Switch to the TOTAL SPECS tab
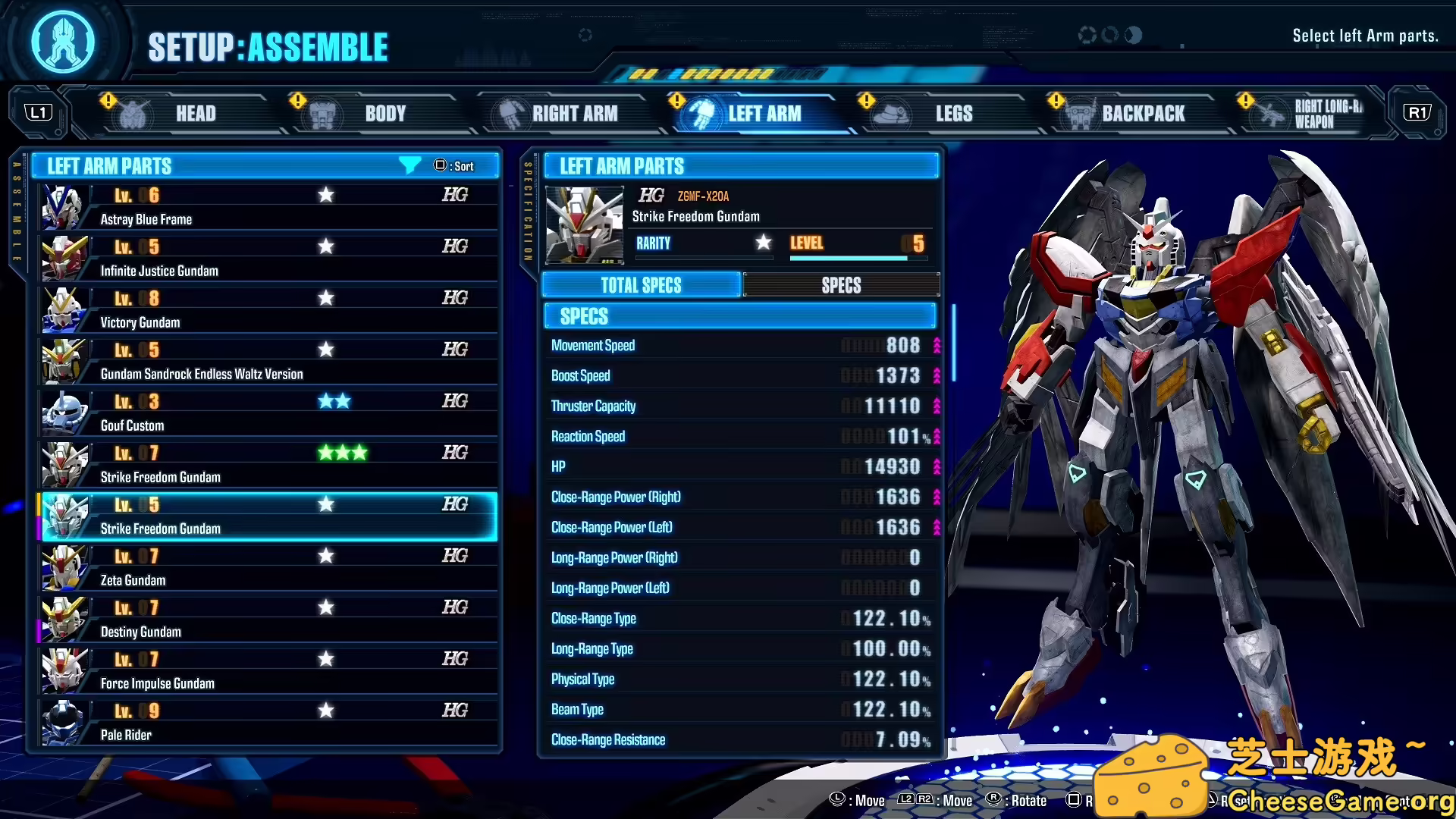1456x819 pixels. [641, 285]
